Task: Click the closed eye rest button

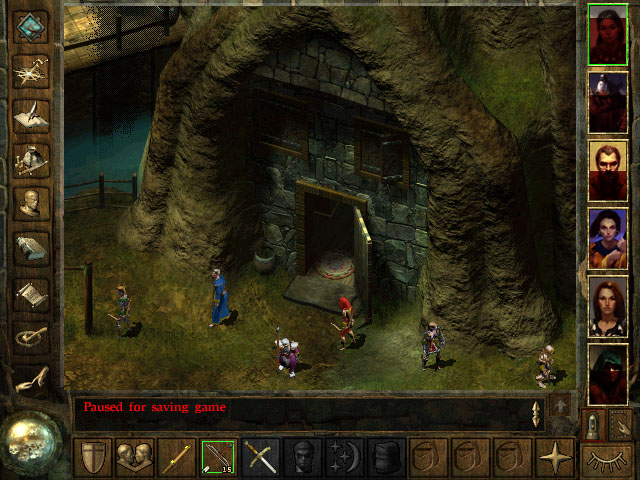Action: pos(607,459)
